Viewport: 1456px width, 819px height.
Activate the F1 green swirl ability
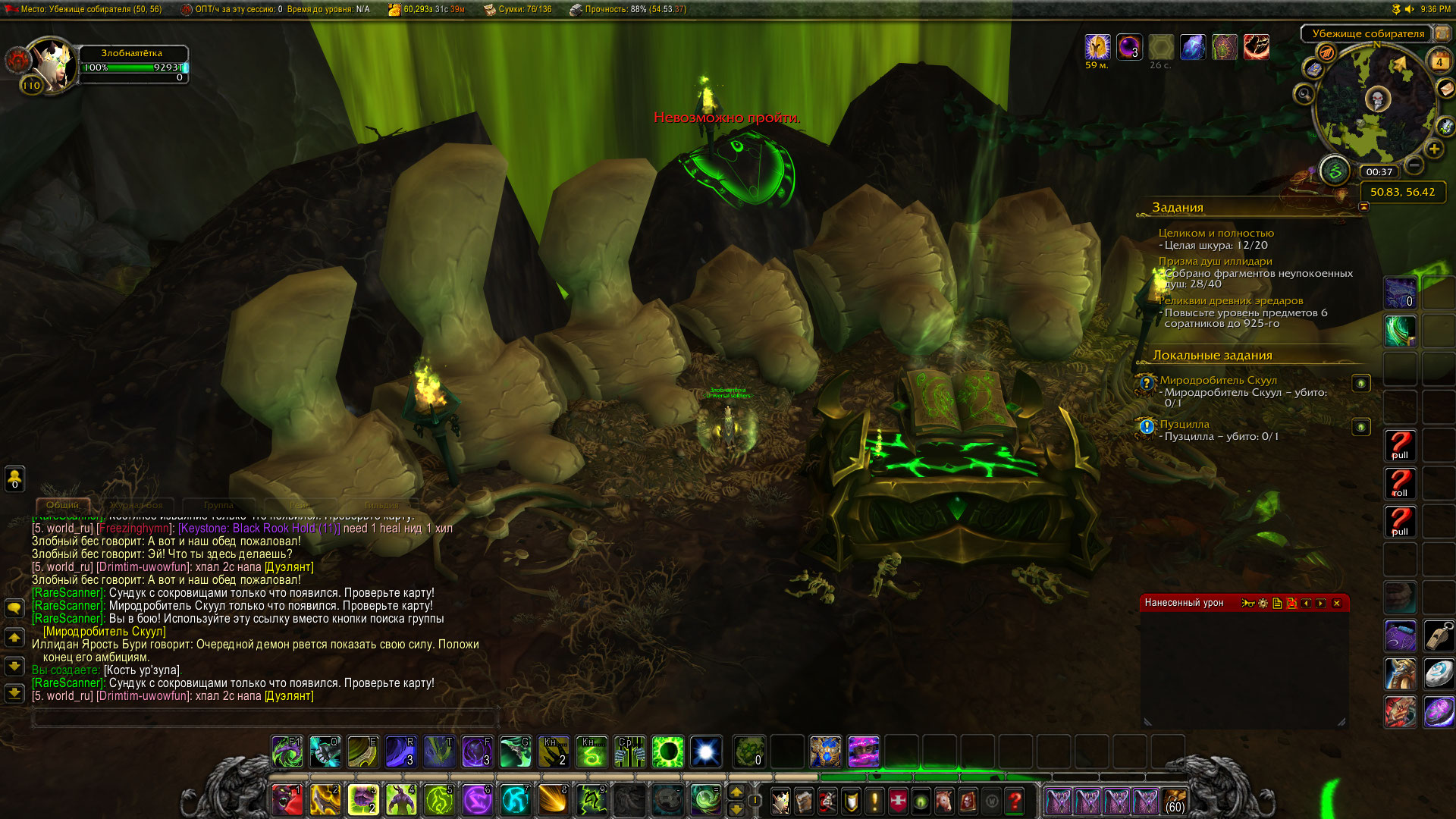click(x=287, y=752)
